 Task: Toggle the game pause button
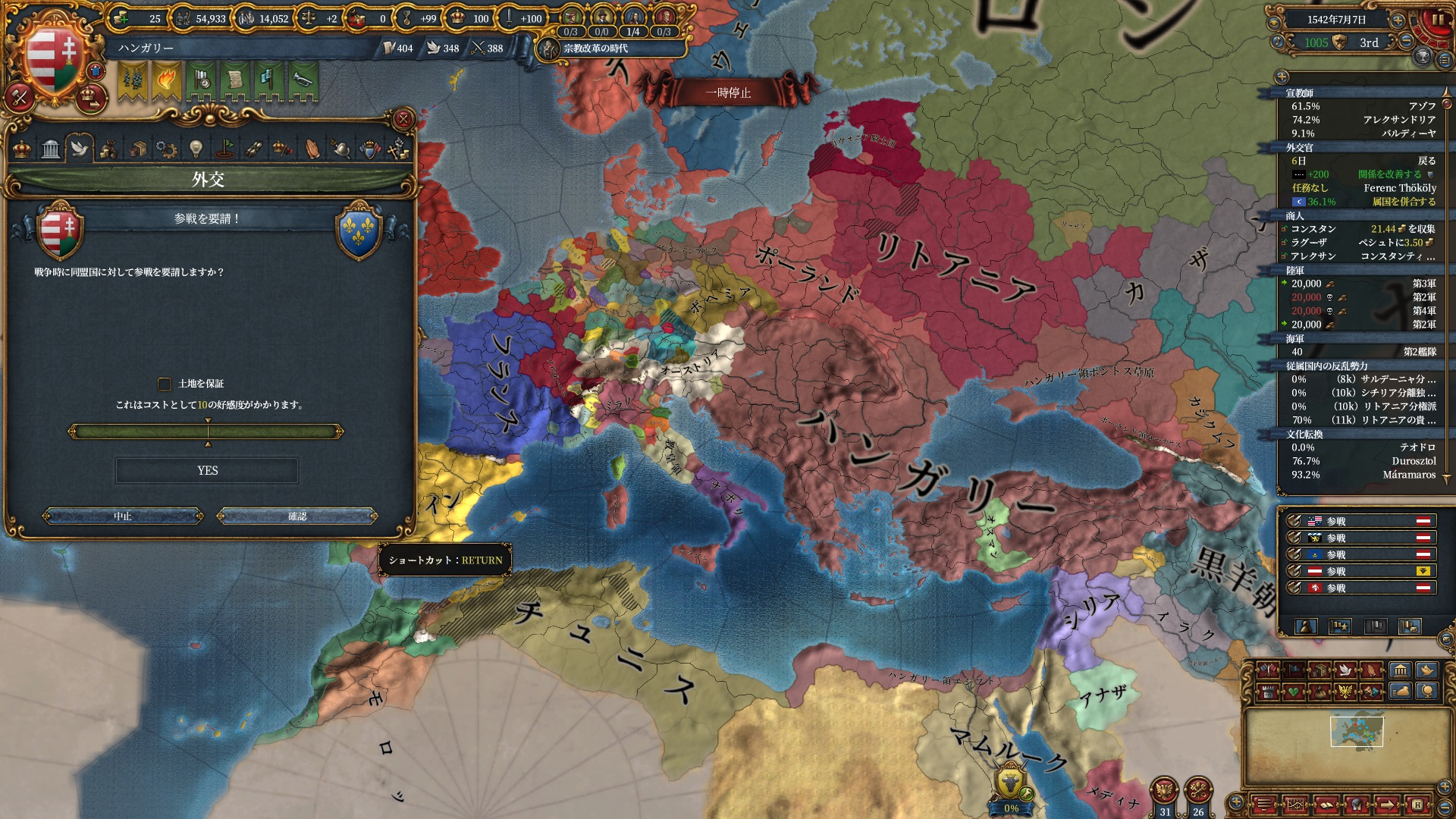(x=1437, y=20)
